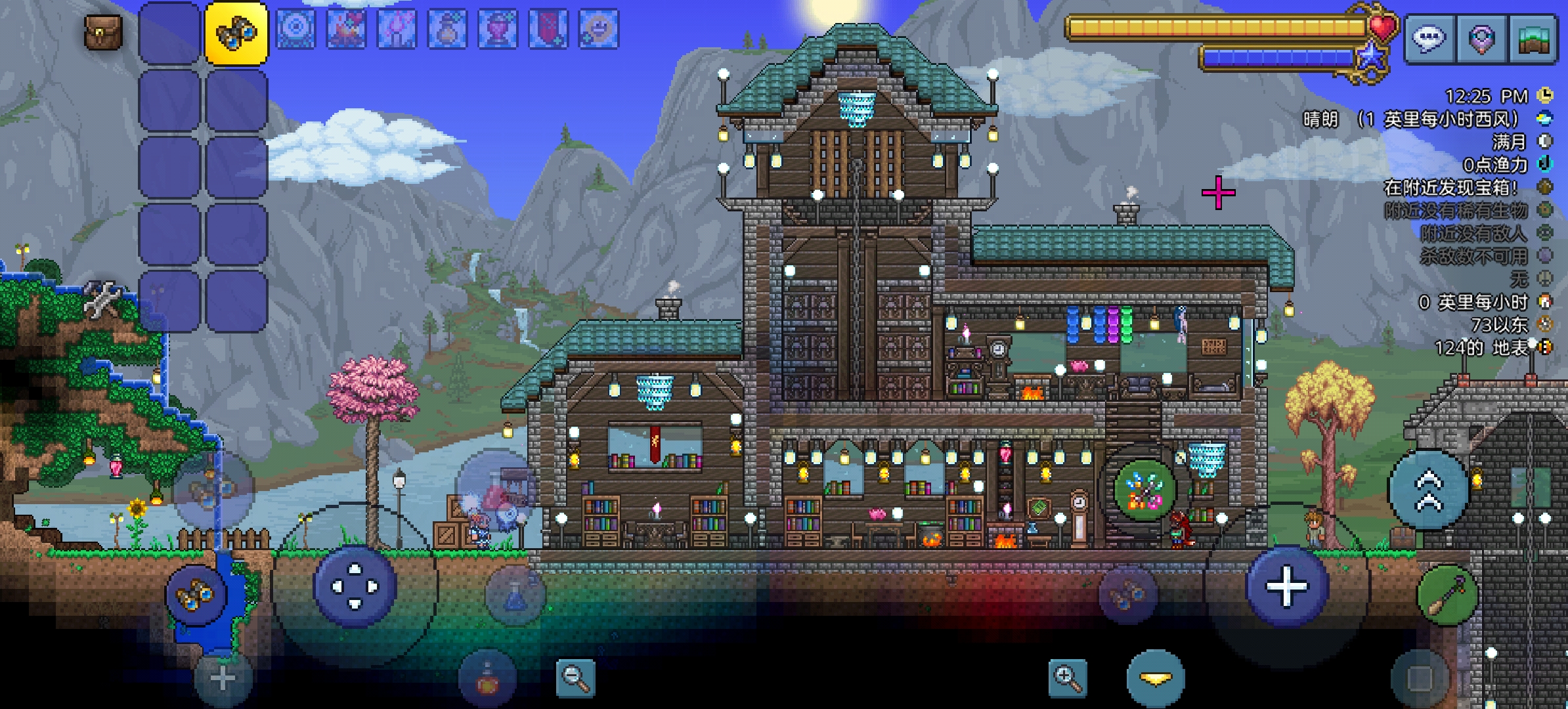Screen dimensions: 1568x709
Task: Zoom out with the minus magnifier
Action: [x=575, y=677]
